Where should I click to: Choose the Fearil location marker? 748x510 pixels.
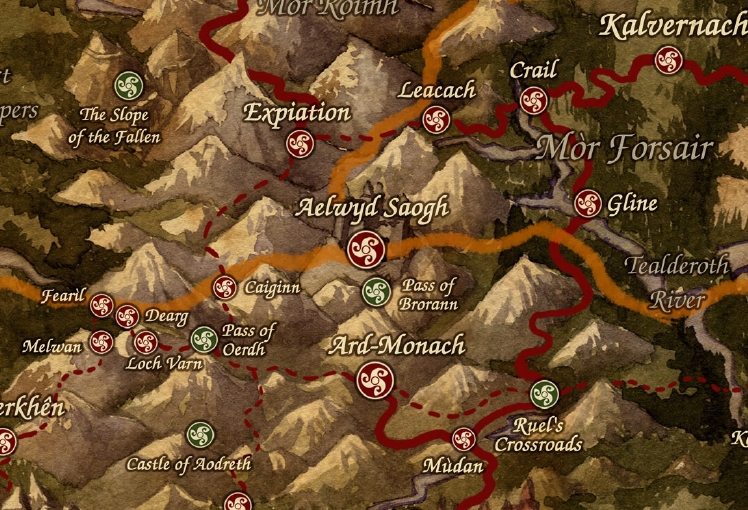pyautogui.click(x=102, y=305)
